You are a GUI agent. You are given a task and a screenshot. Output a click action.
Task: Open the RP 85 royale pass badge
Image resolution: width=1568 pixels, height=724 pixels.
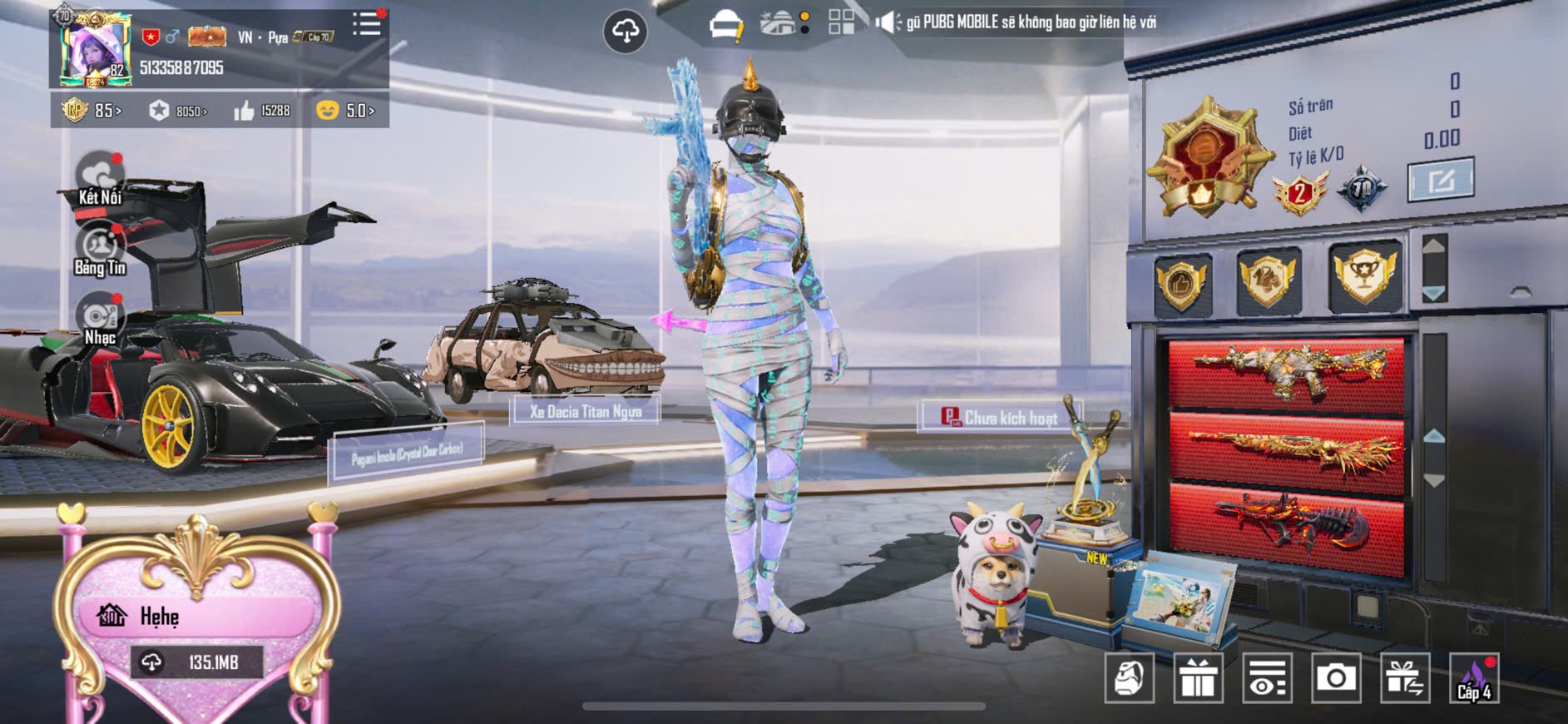[92, 111]
